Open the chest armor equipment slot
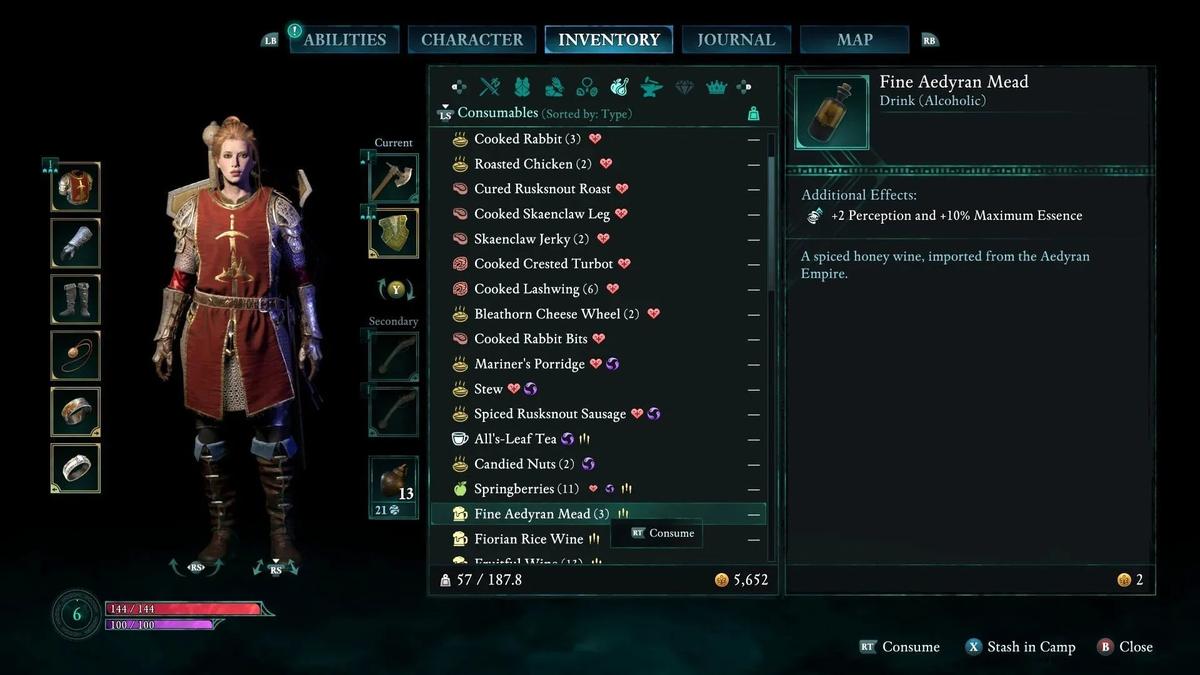The height and width of the screenshot is (675, 1200). coord(76,187)
